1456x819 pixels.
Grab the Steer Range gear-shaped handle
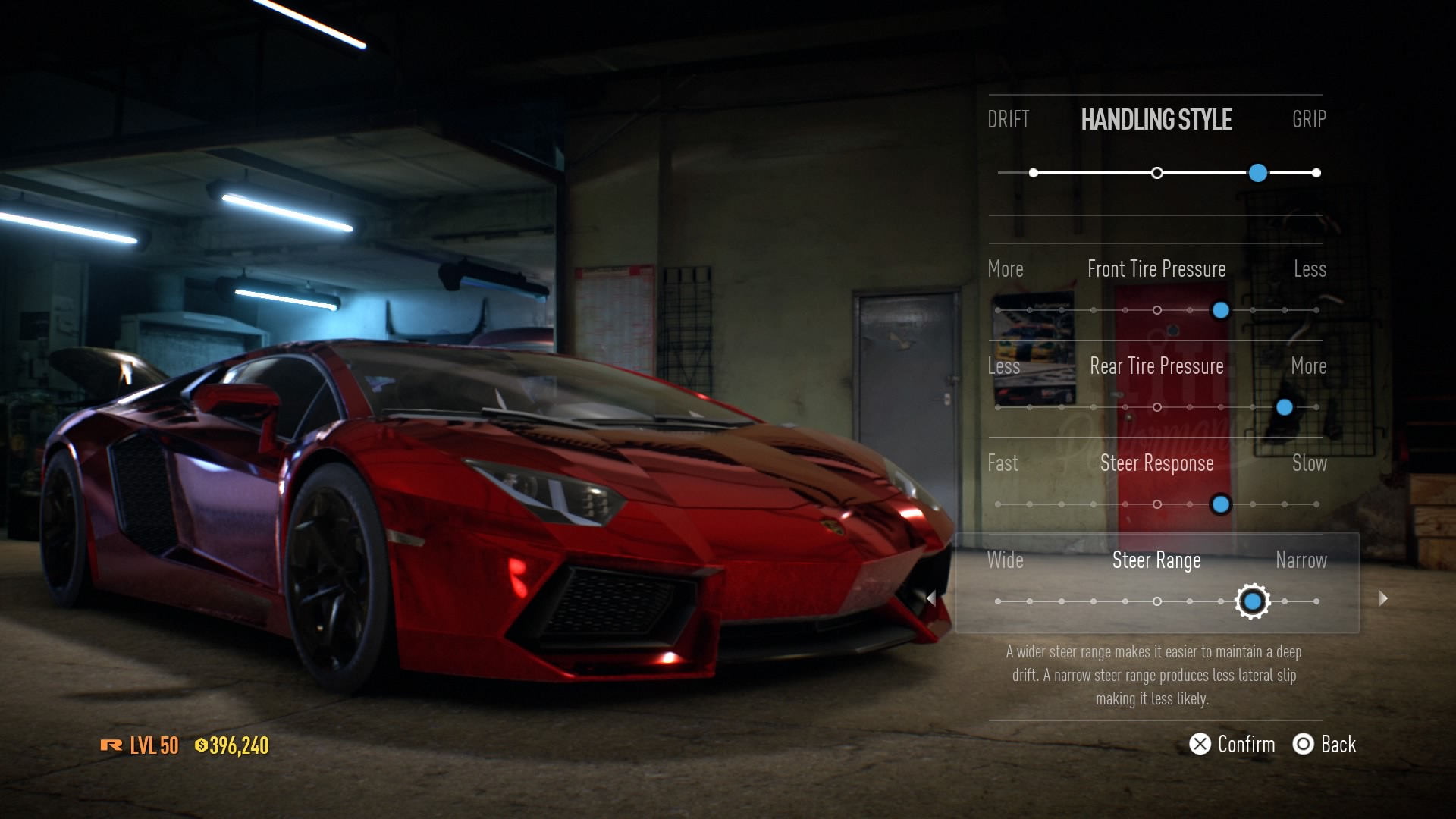click(x=1252, y=601)
